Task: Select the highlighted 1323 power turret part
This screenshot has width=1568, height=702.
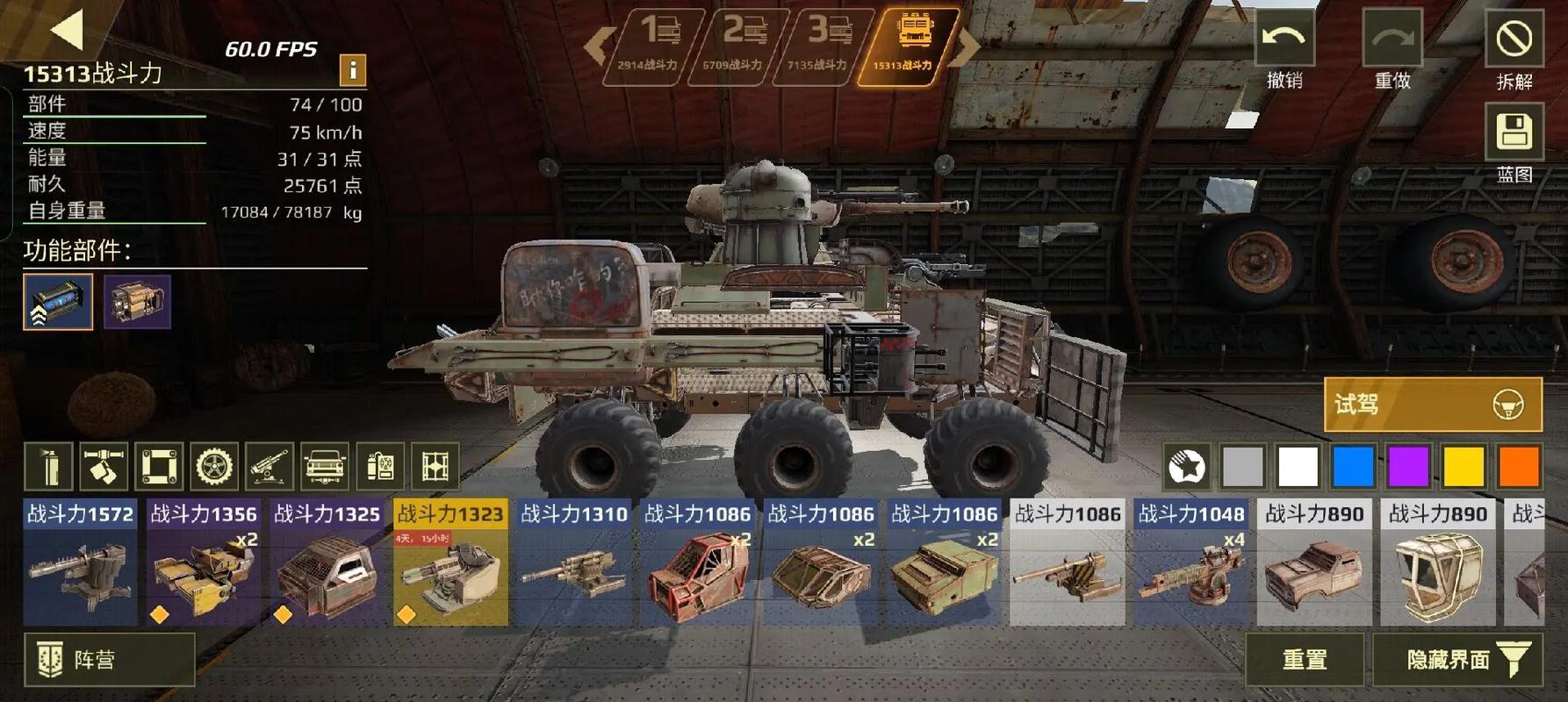Action: [450, 563]
